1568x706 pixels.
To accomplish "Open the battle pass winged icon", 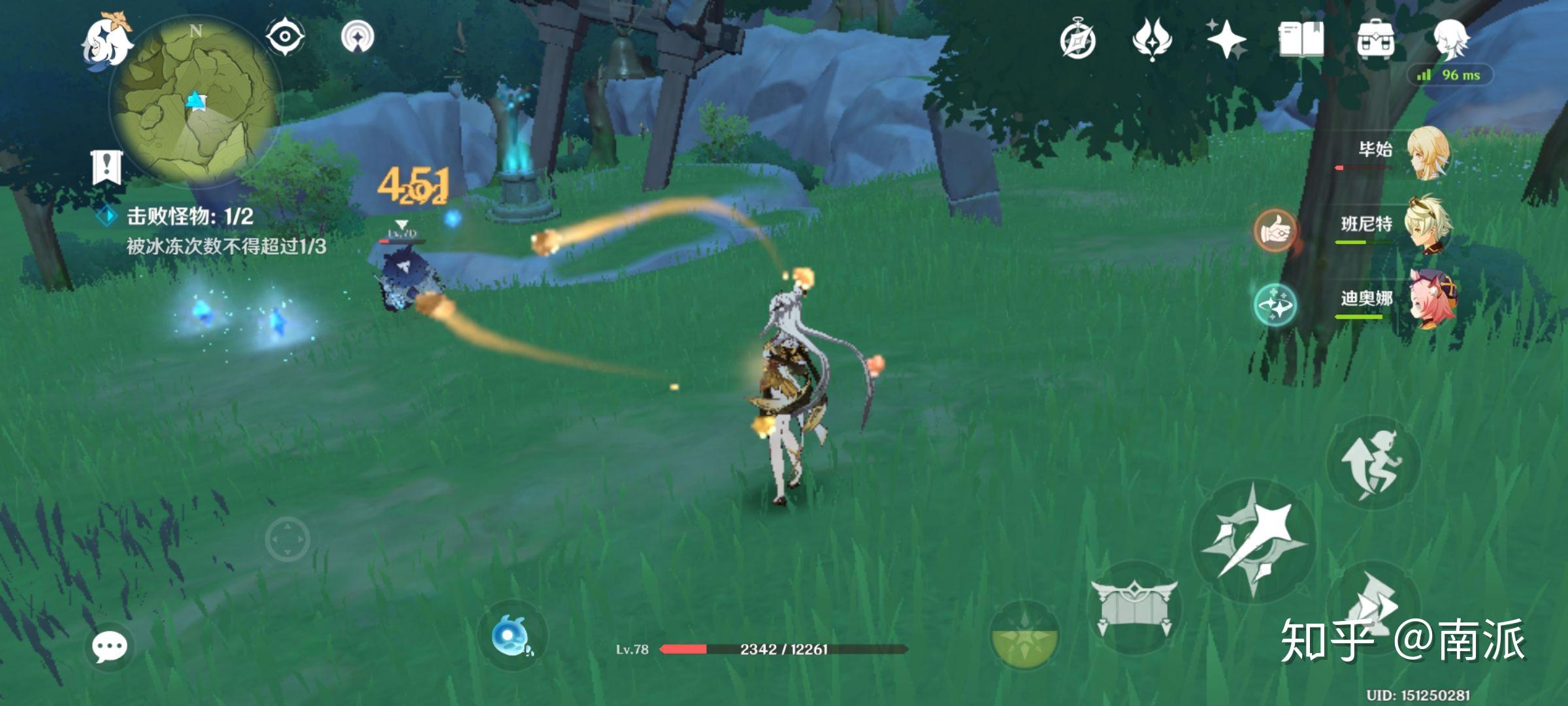I will (1152, 39).
